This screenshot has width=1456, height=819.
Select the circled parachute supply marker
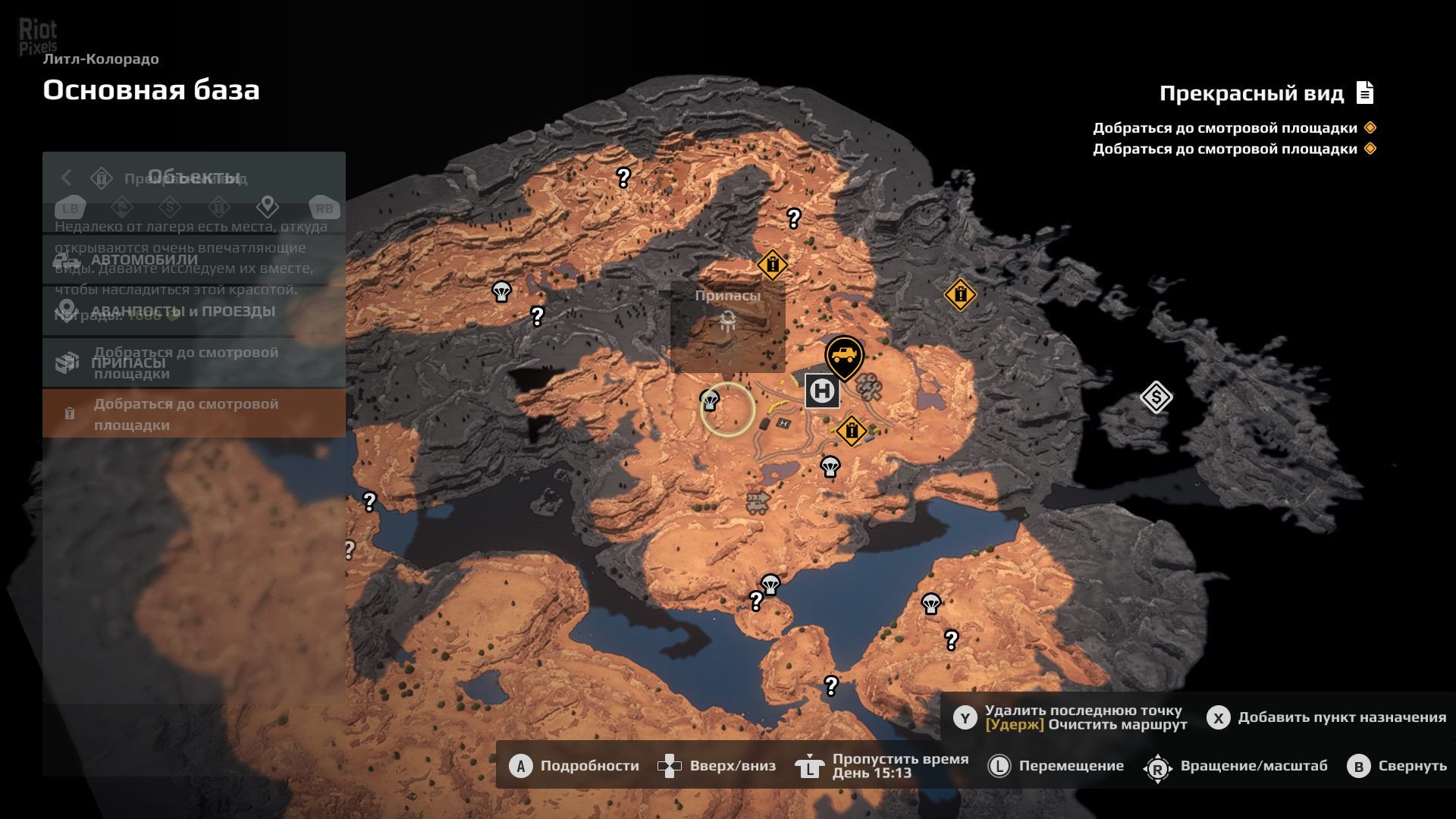point(711,400)
